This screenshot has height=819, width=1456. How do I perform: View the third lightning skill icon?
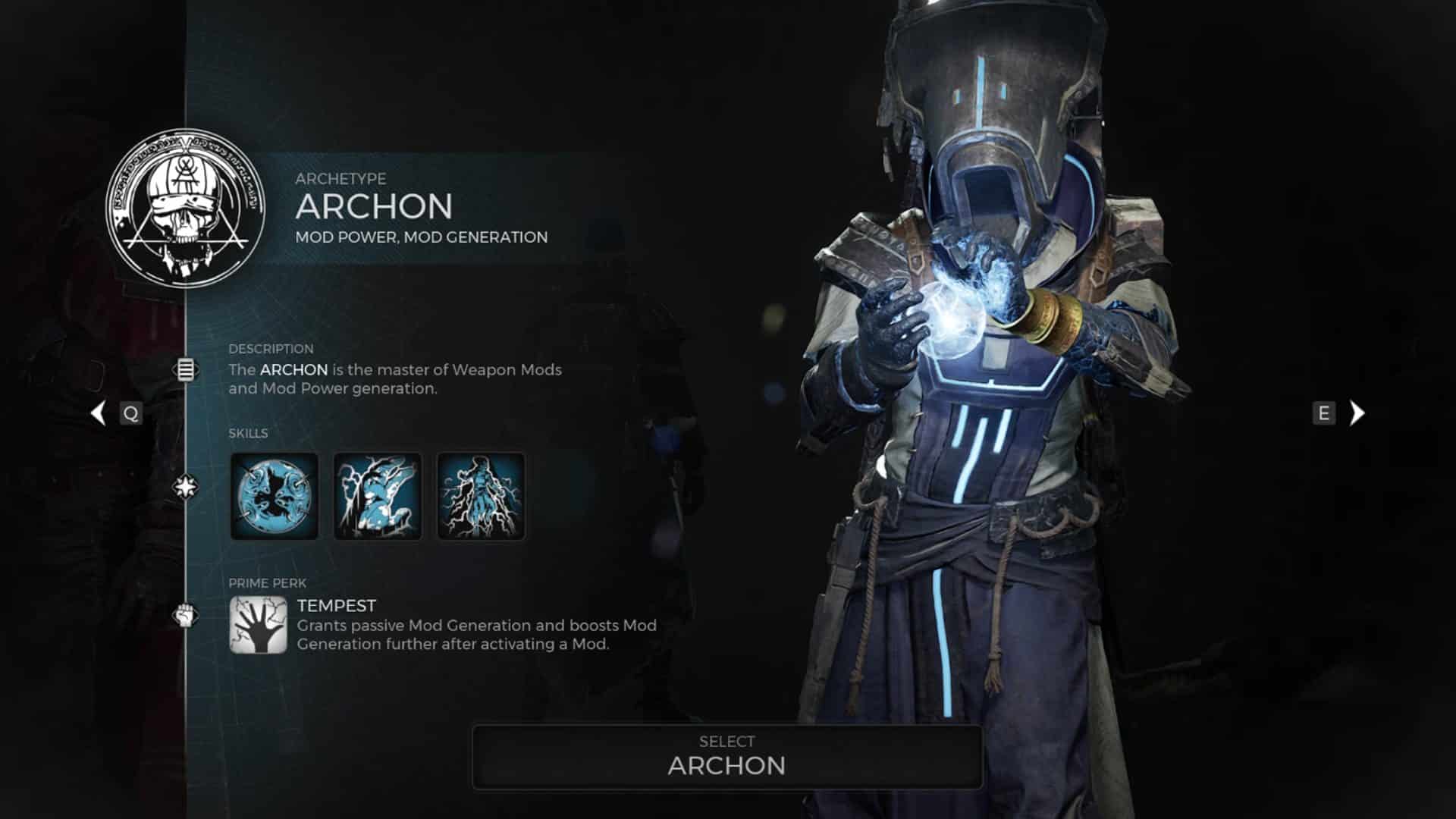click(x=479, y=497)
